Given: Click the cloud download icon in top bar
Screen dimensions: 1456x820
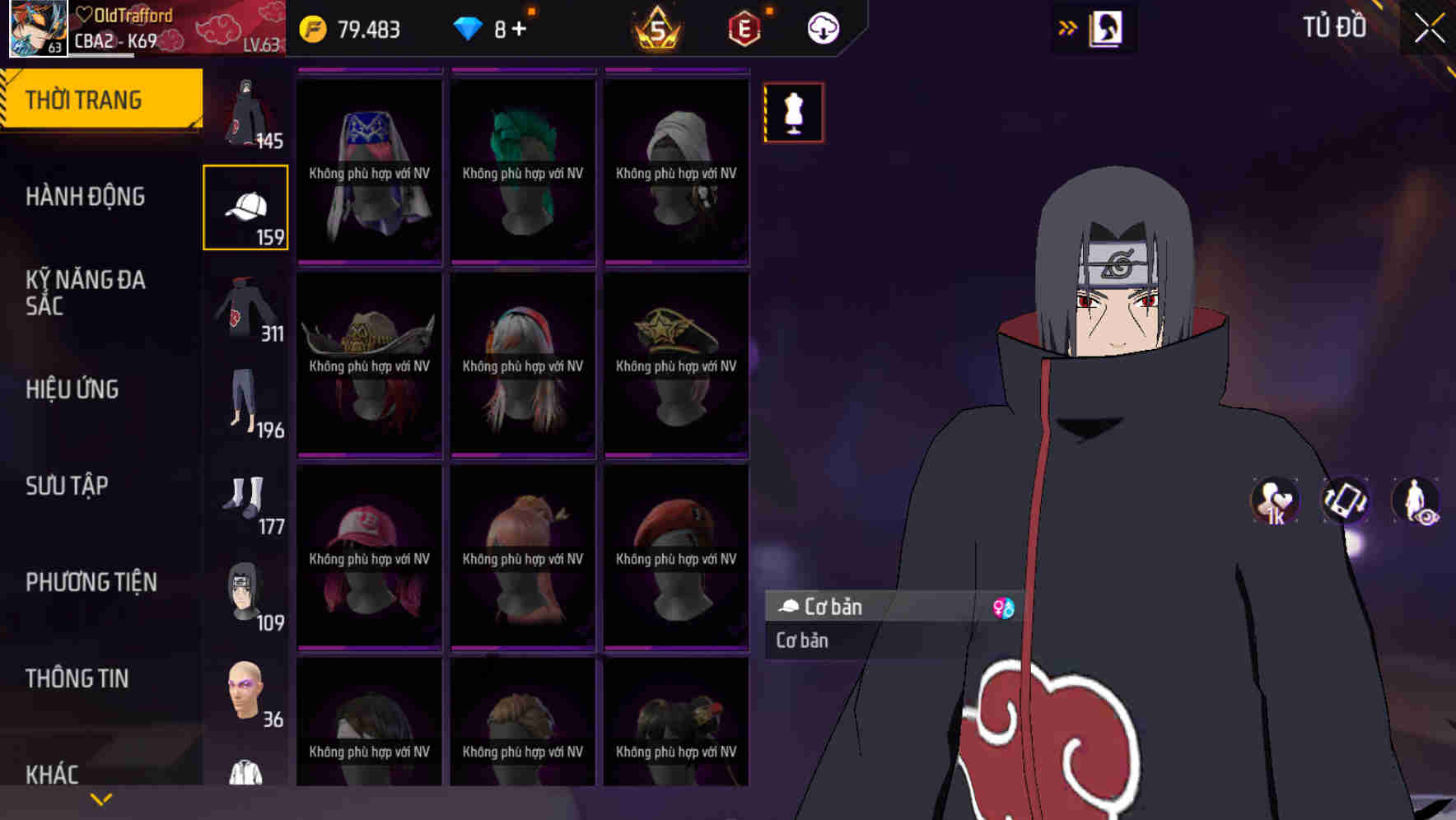Looking at the screenshot, I should [x=822, y=27].
